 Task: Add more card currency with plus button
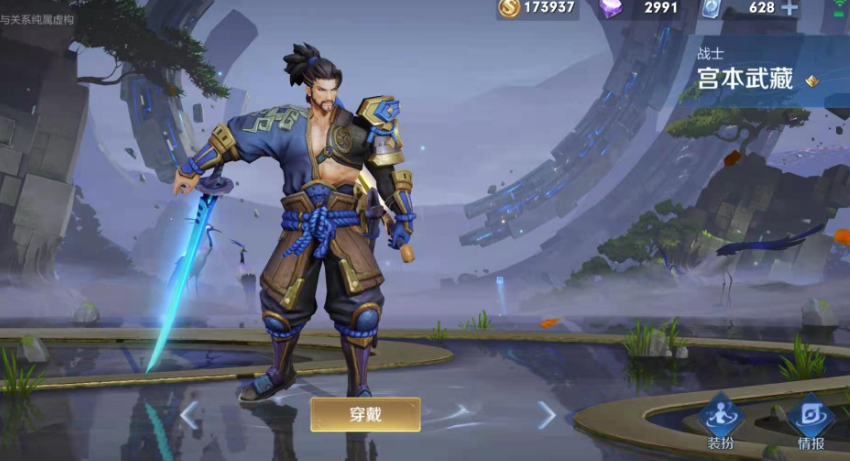coord(790,8)
